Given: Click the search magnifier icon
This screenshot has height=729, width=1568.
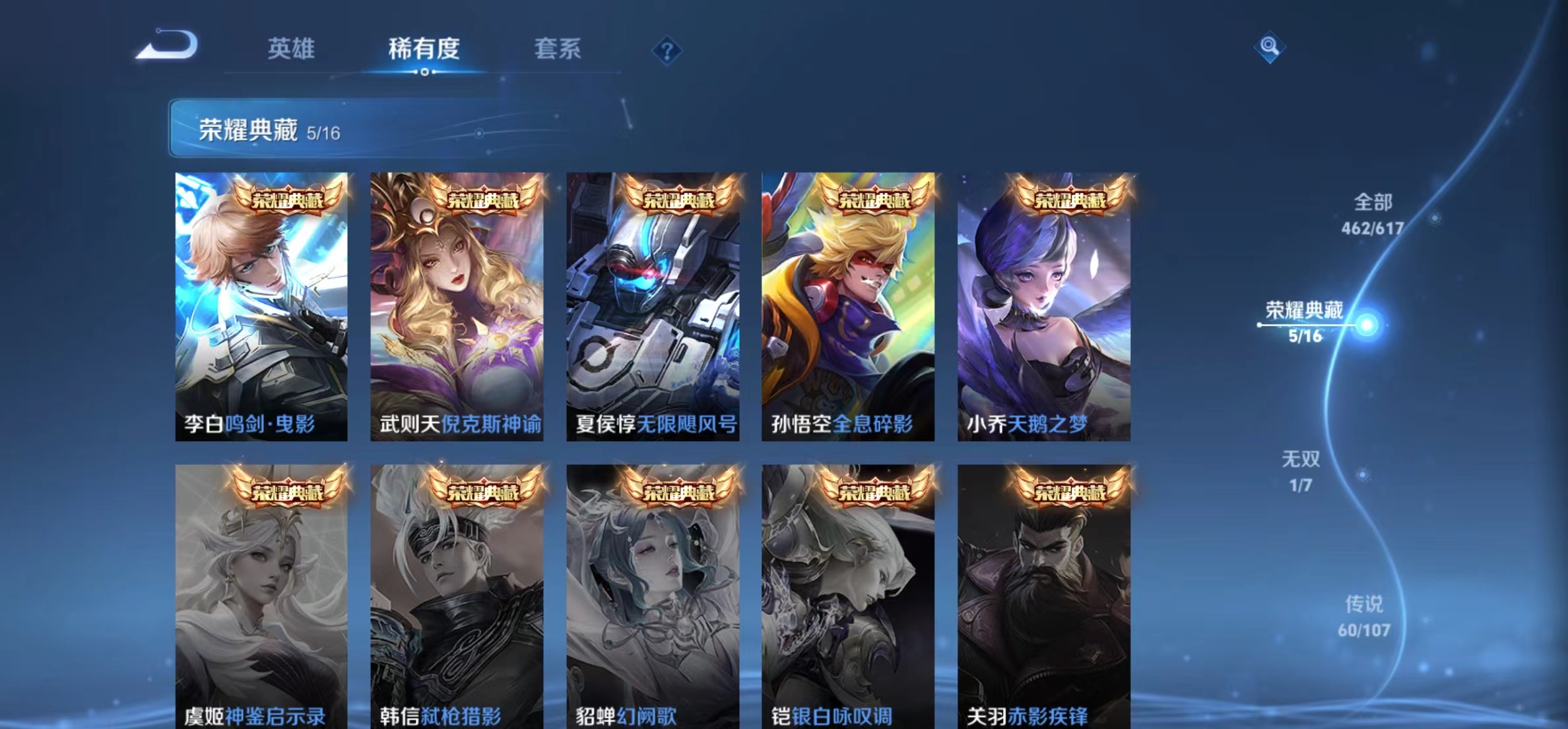Looking at the screenshot, I should tap(1269, 48).
